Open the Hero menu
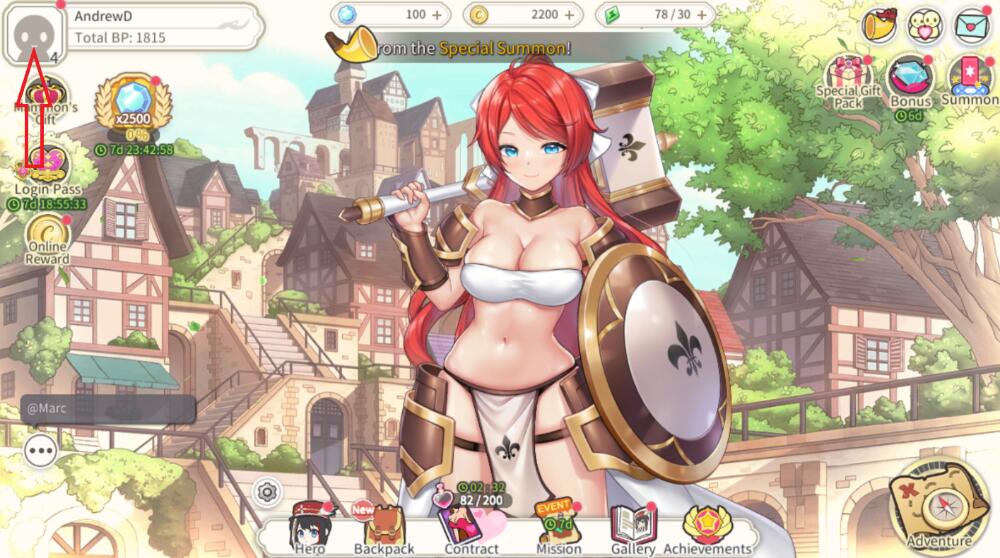This screenshot has height=558, width=1000. (x=310, y=529)
